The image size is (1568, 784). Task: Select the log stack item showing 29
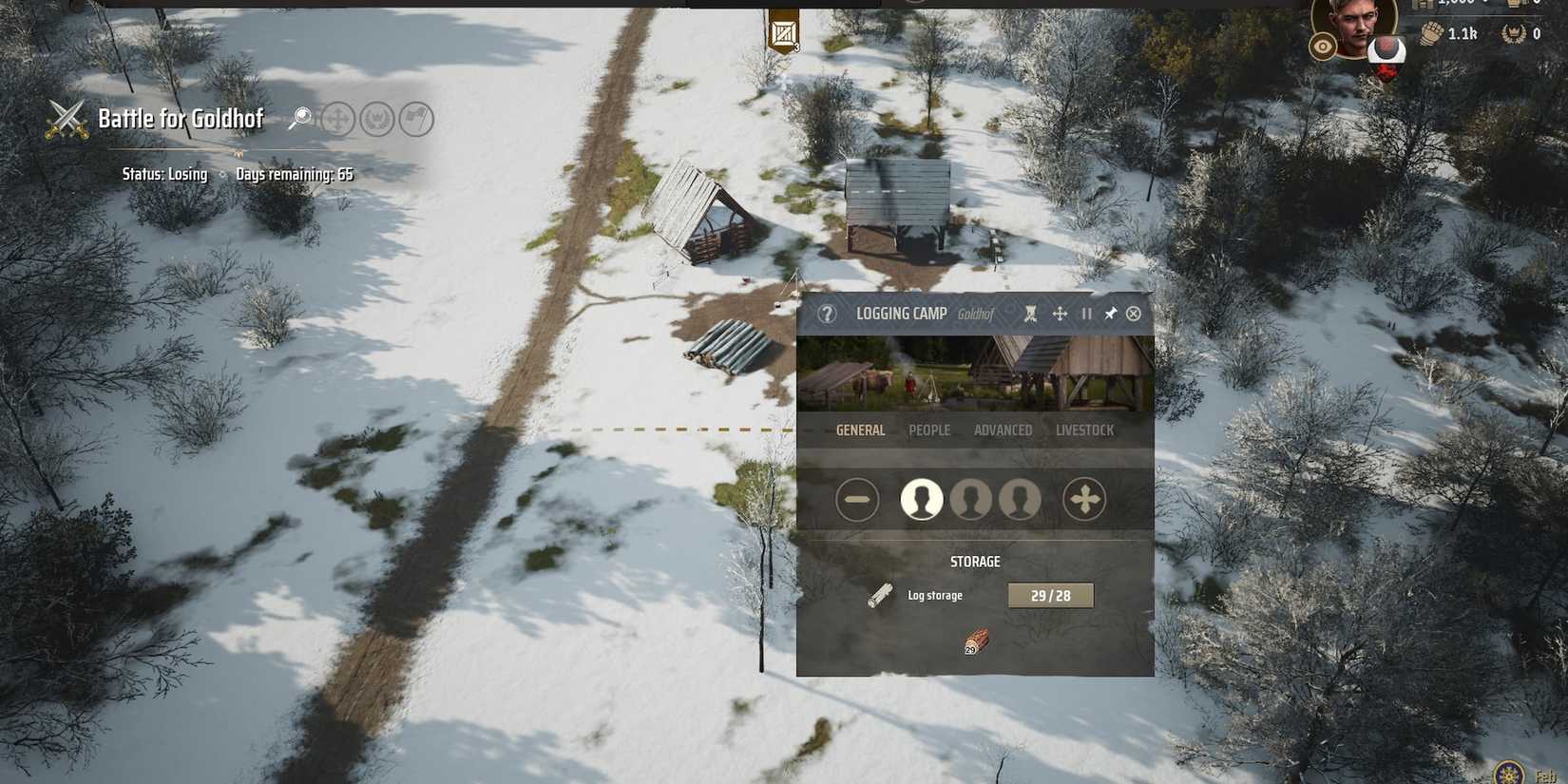[x=973, y=638]
